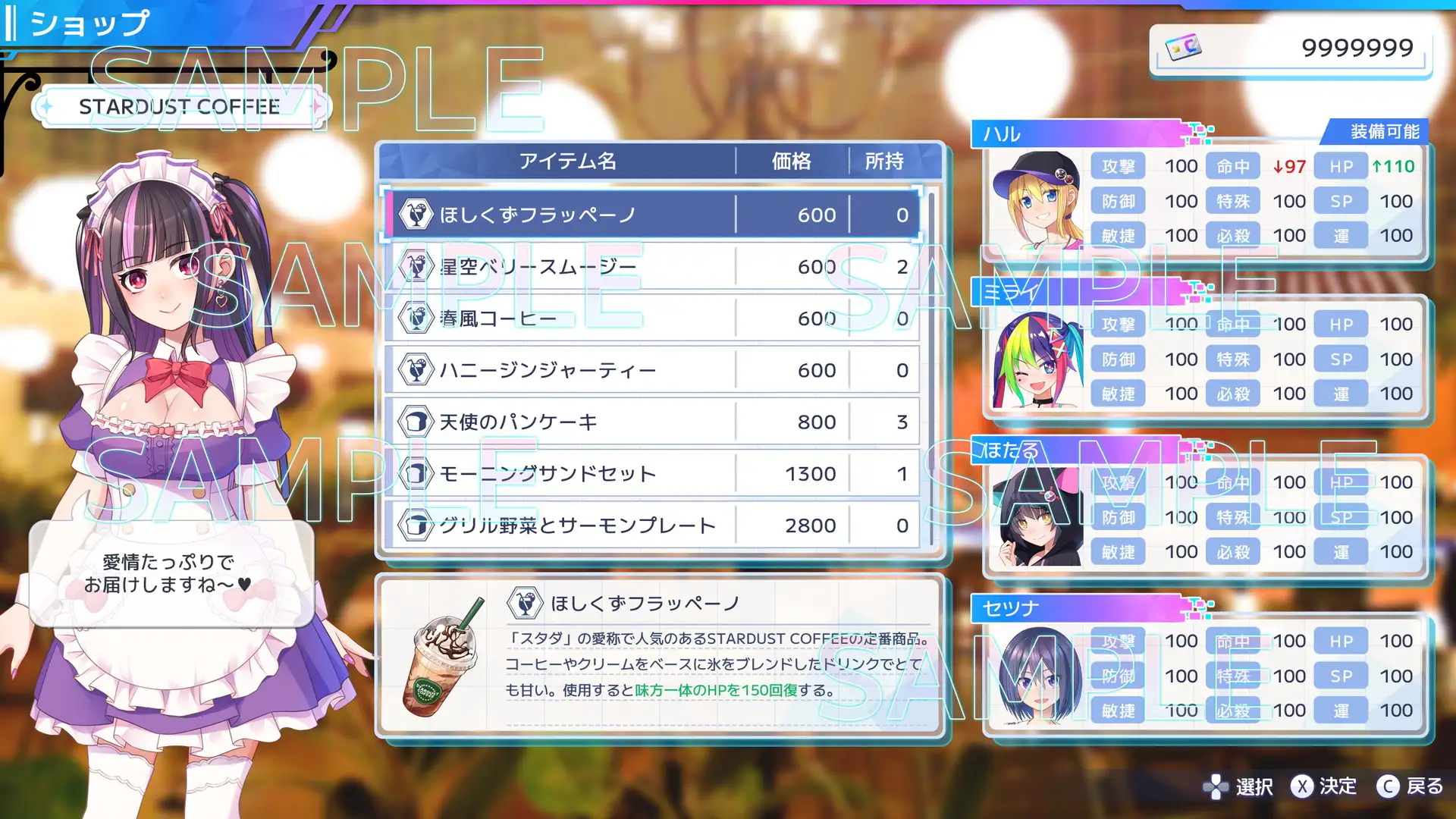Viewport: 1456px width, 819px height.
Task: Click the モーニングサンドセット food icon
Action: tap(416, 473)
